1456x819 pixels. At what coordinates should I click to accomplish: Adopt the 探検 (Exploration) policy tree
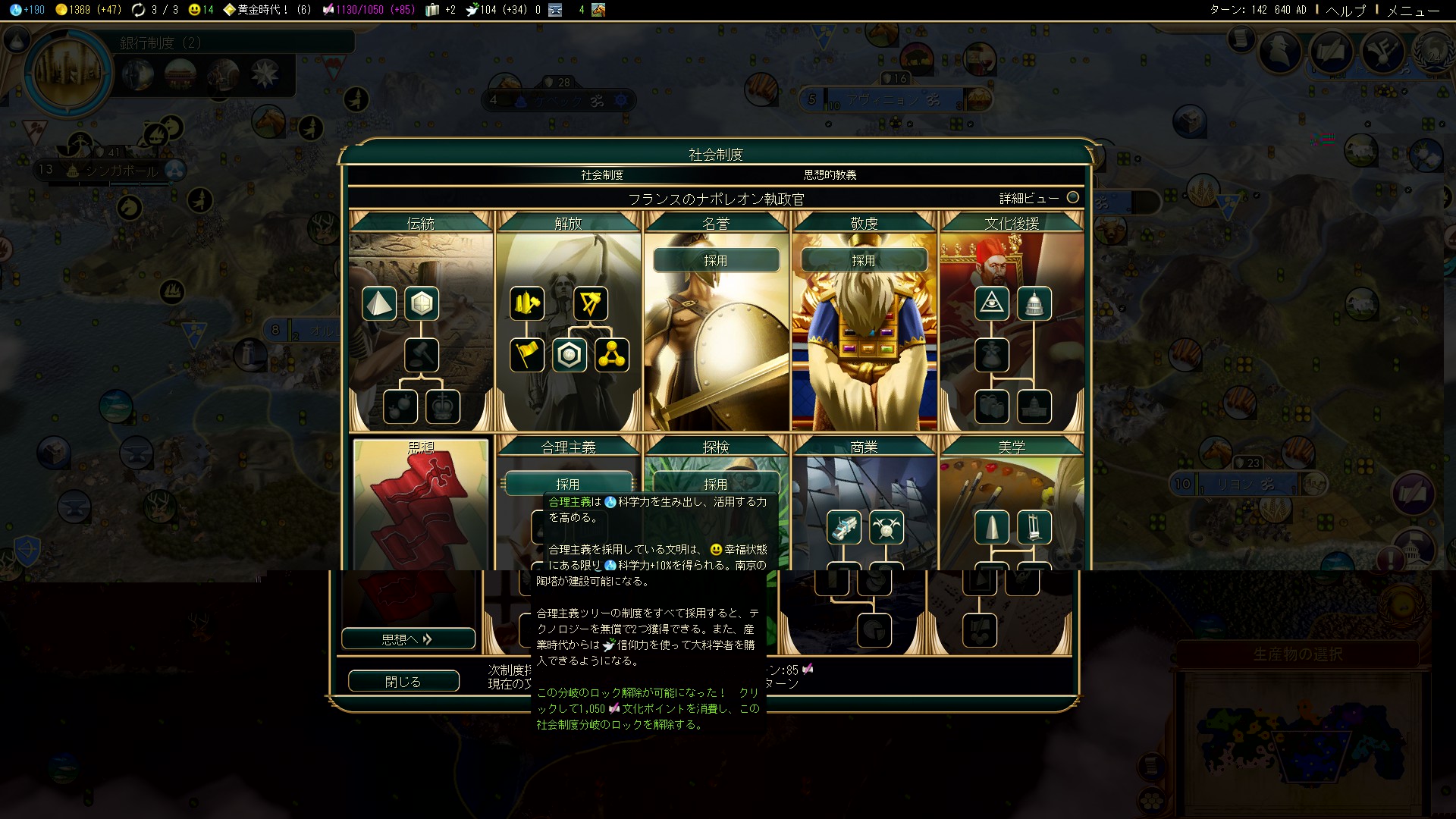point(716,483)
